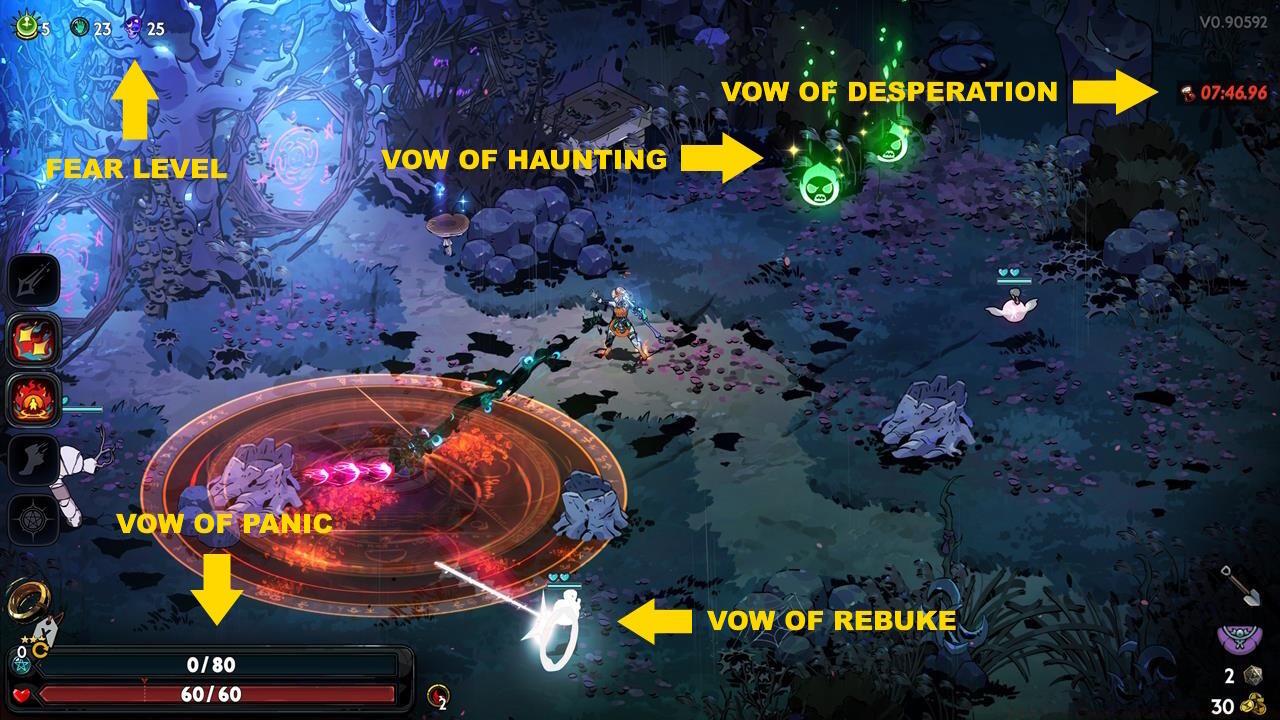Viewport: 1280px width, 720px height.
Task: Expand the blue pentagram emblem above health
Action: (x=21, y=664)
